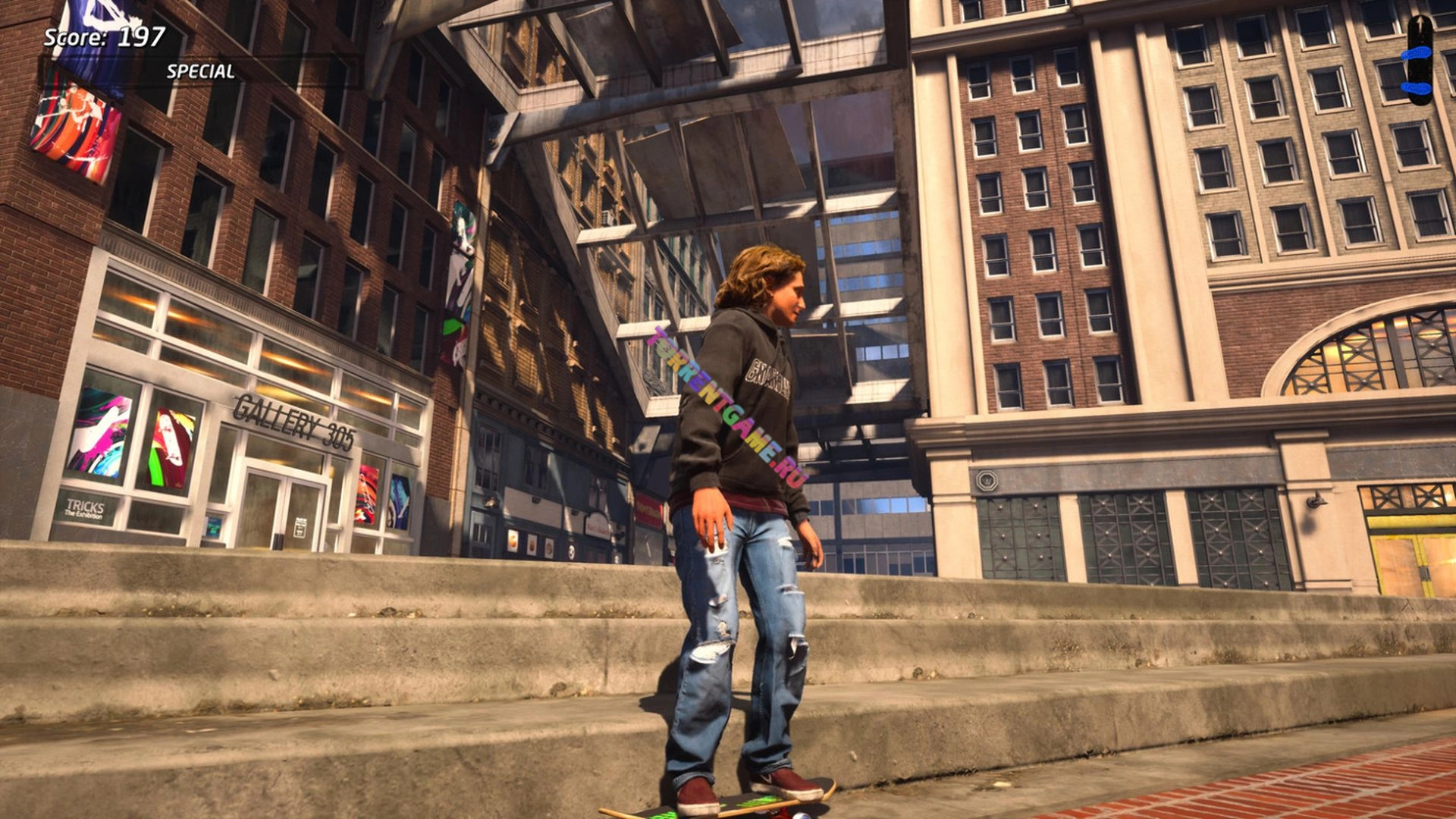This screenshot has height=819, width=1456.
Task: Click the skateboard icon in the HUD
Action: click(1419, 60)
